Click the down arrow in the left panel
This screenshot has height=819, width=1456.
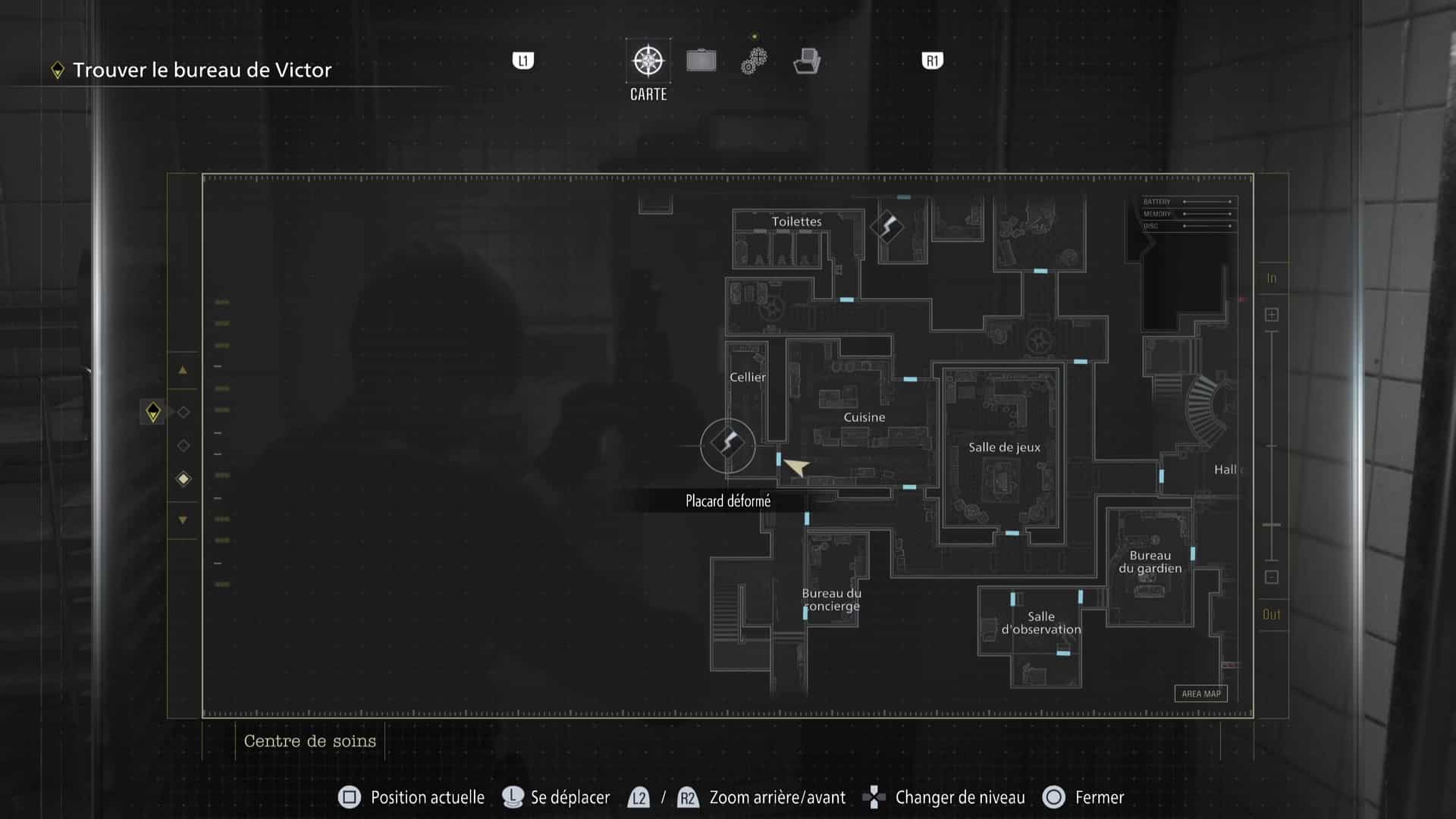[182, 519]
